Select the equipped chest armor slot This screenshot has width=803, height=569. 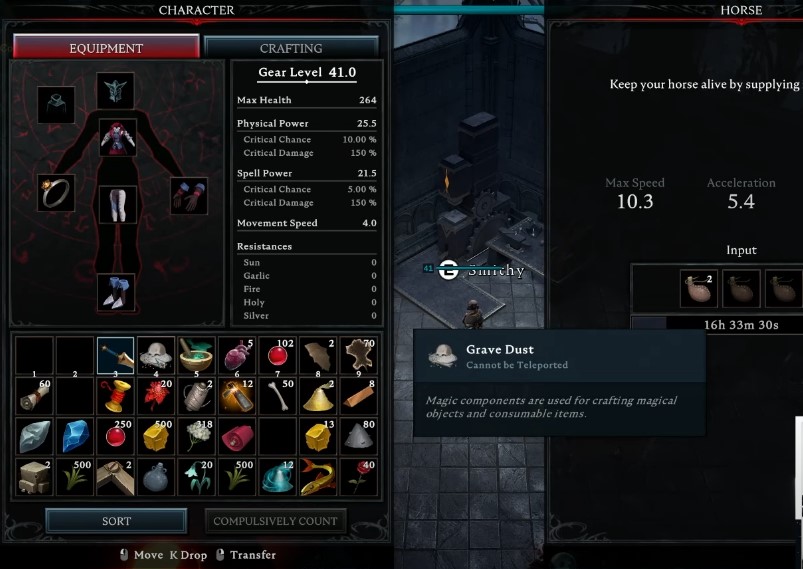click(x=117, y=137)
